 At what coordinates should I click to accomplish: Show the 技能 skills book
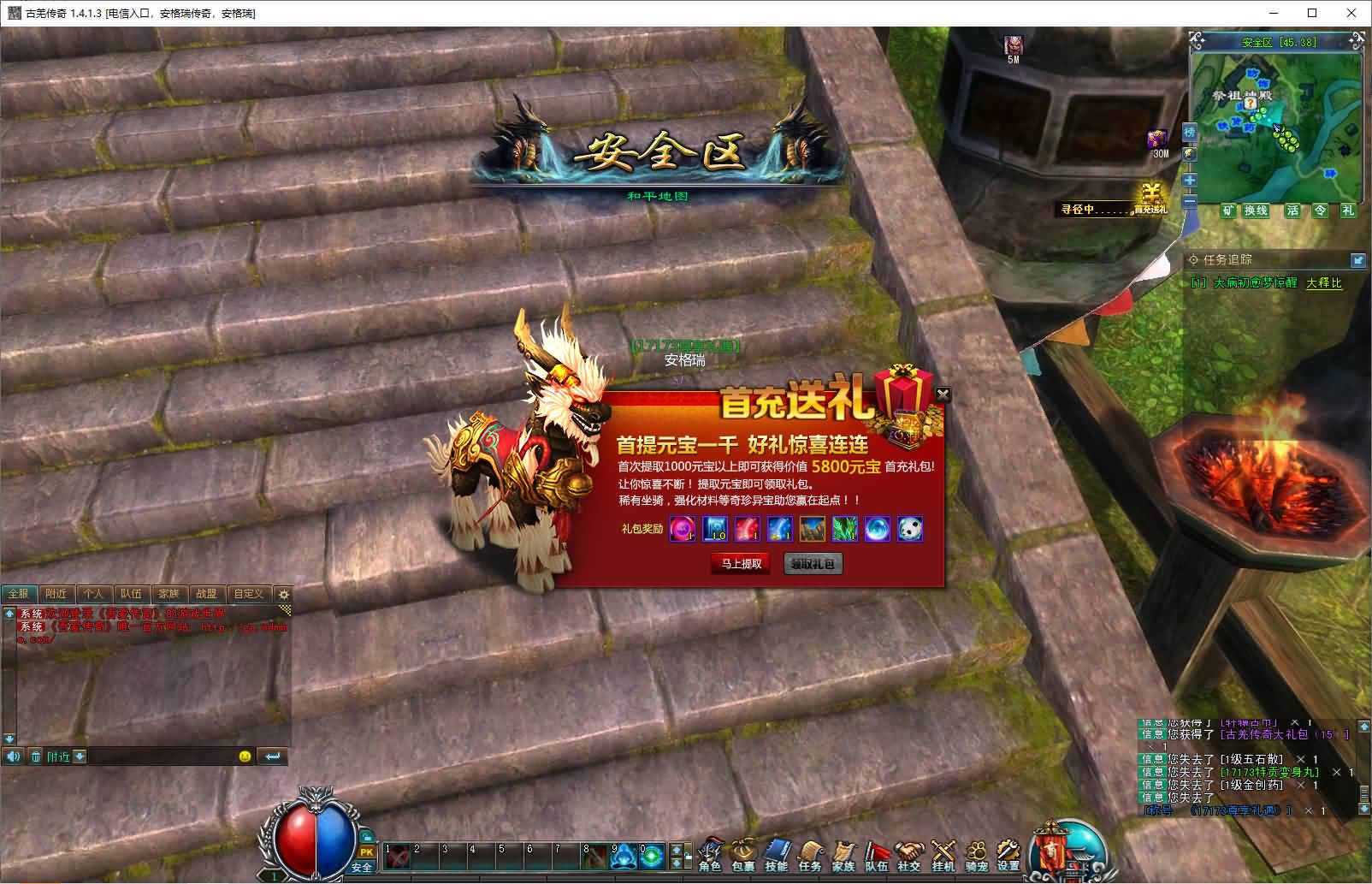[x=776, y=855]
